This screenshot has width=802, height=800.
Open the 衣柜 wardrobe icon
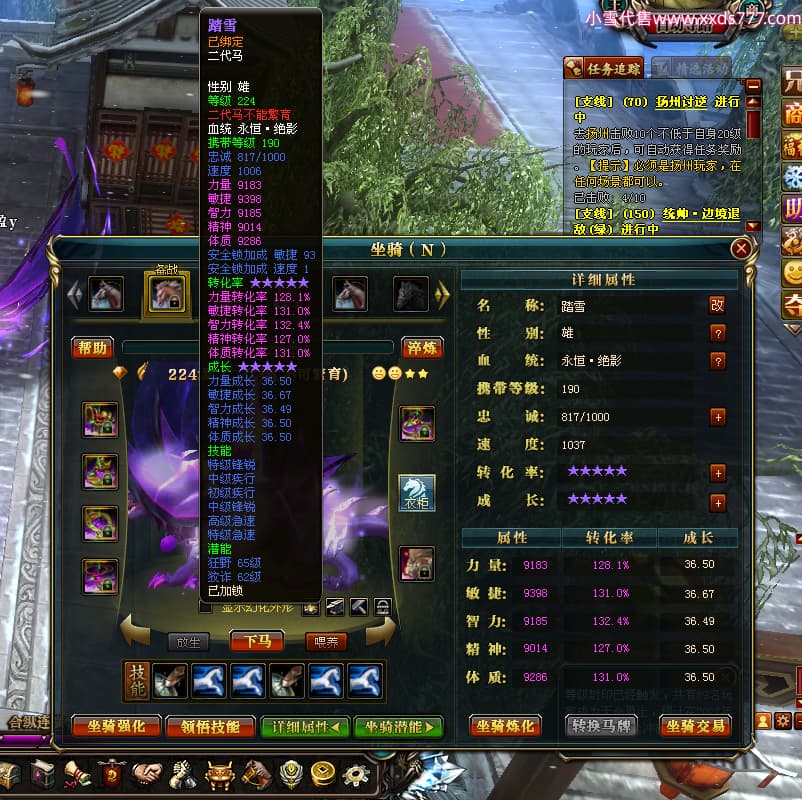click(x=417, y=492)
